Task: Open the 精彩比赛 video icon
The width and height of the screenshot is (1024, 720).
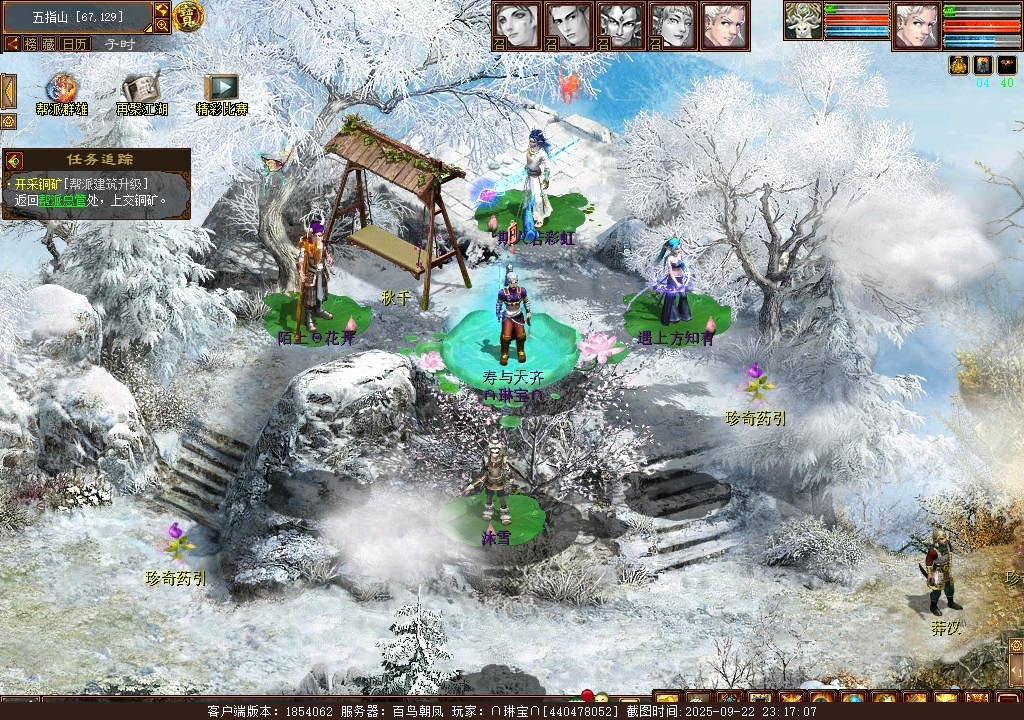Action: click(x=221, y=89)
